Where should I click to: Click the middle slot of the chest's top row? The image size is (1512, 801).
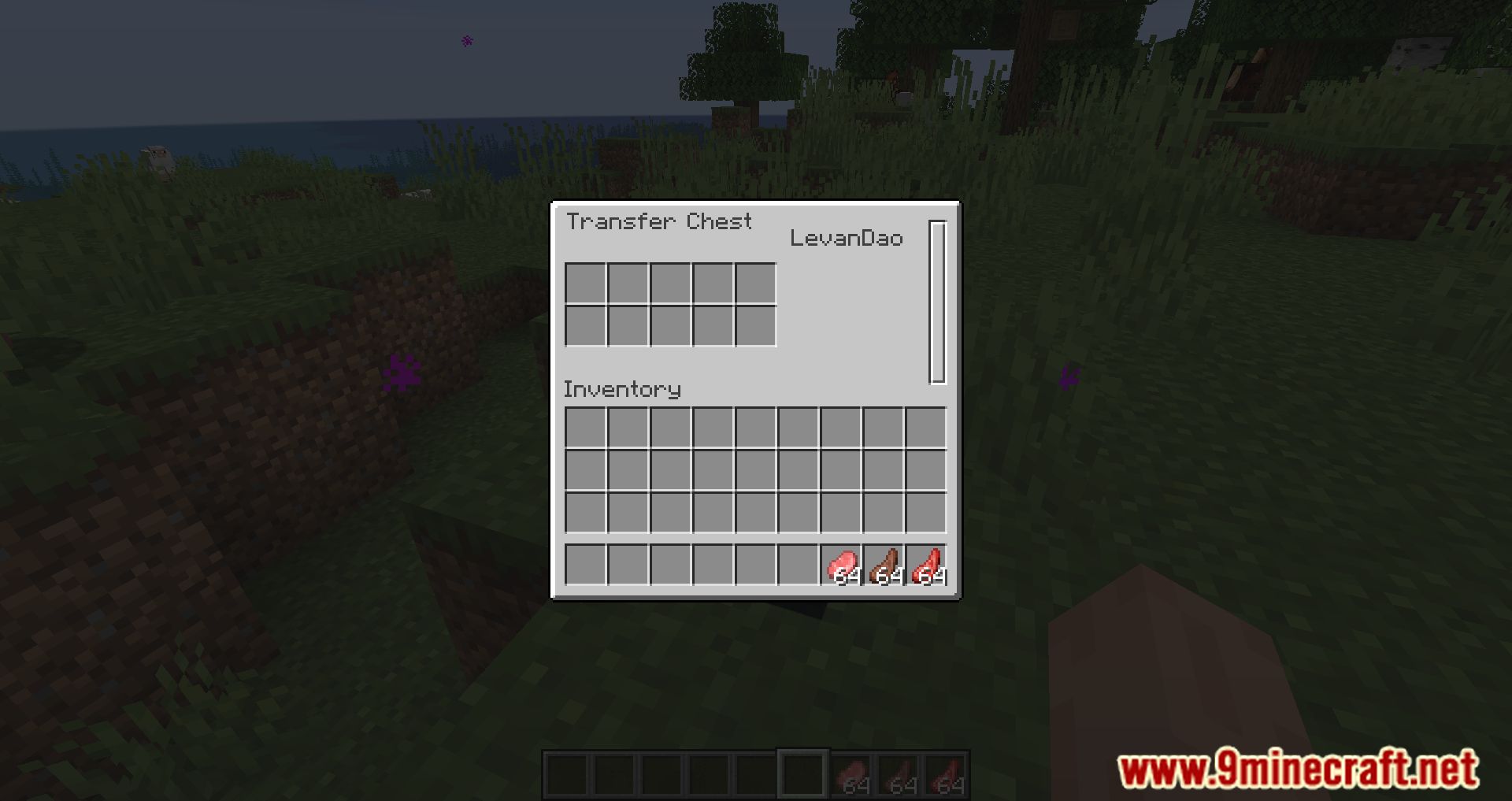(669, 282)
